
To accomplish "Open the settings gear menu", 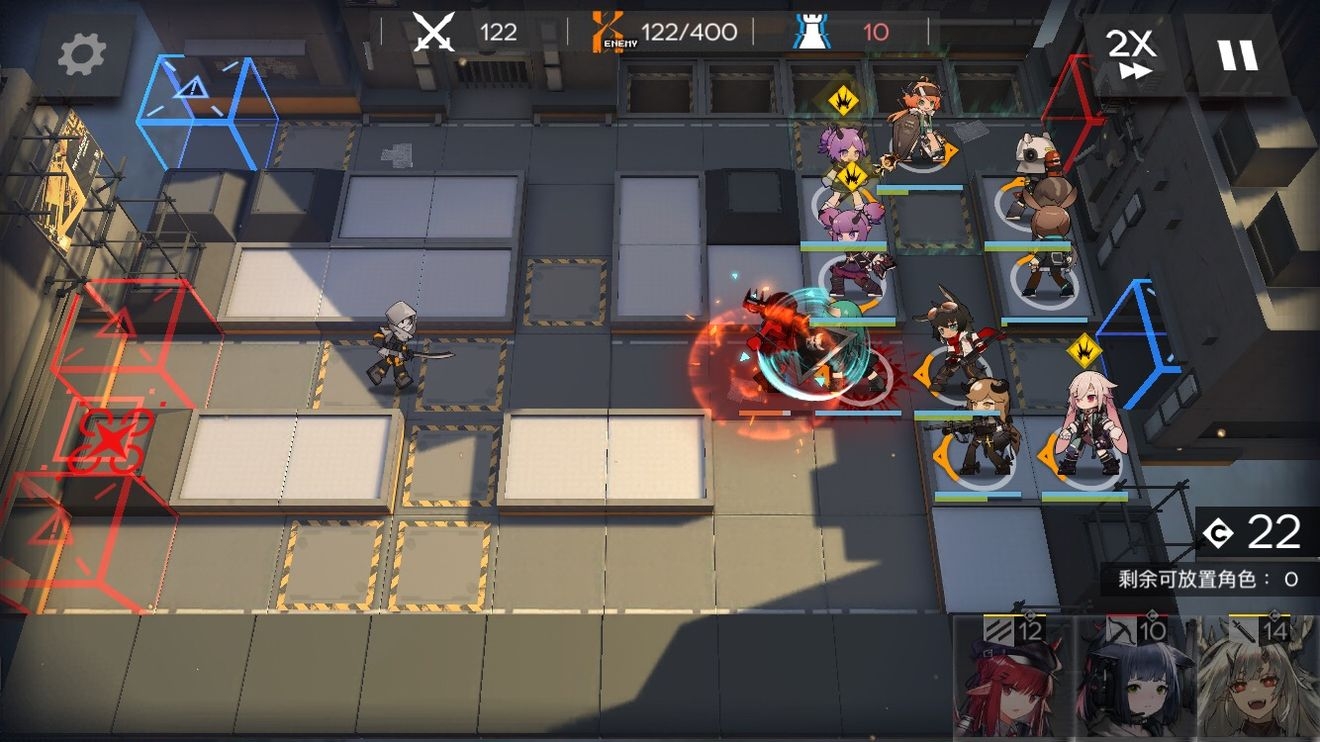I will click(82, 55).
